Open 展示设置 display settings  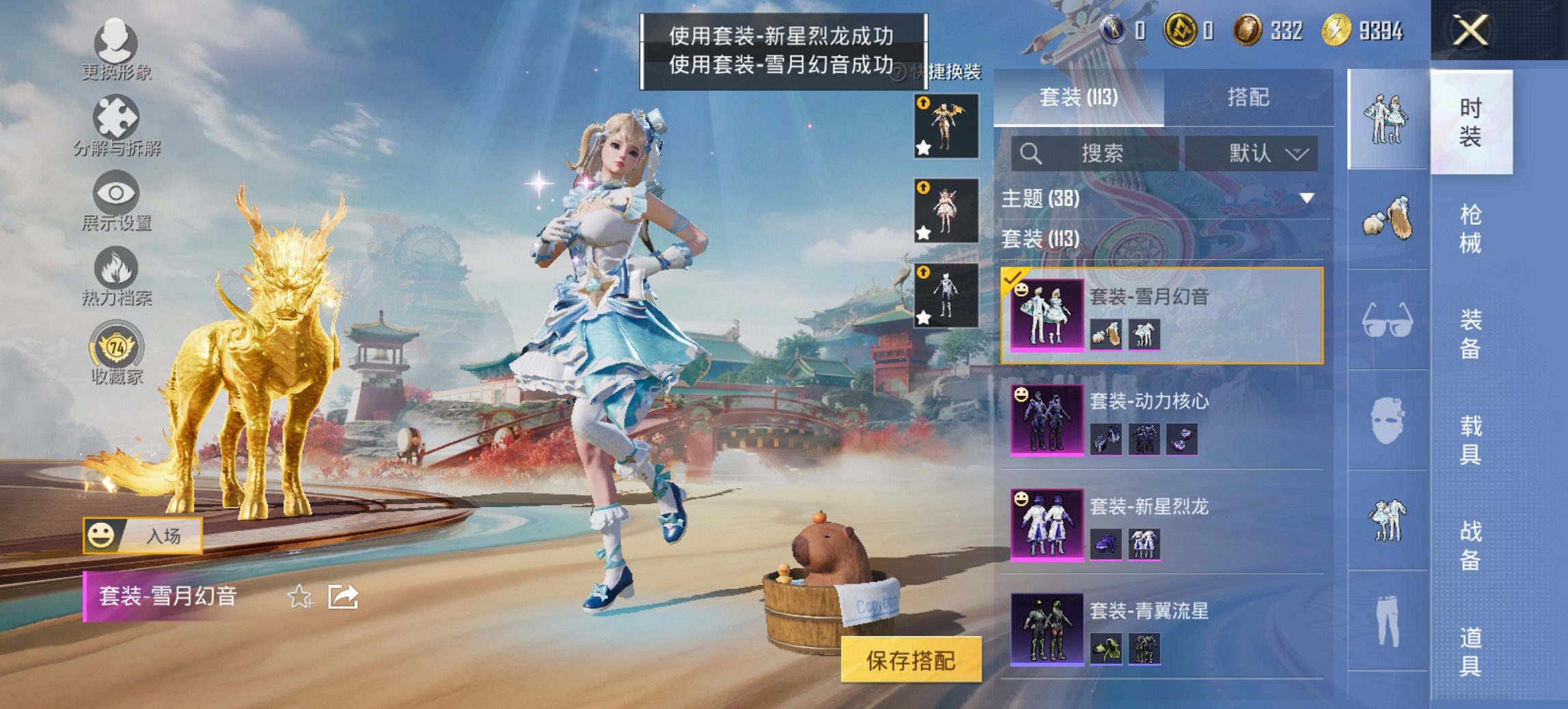point(116,198)
